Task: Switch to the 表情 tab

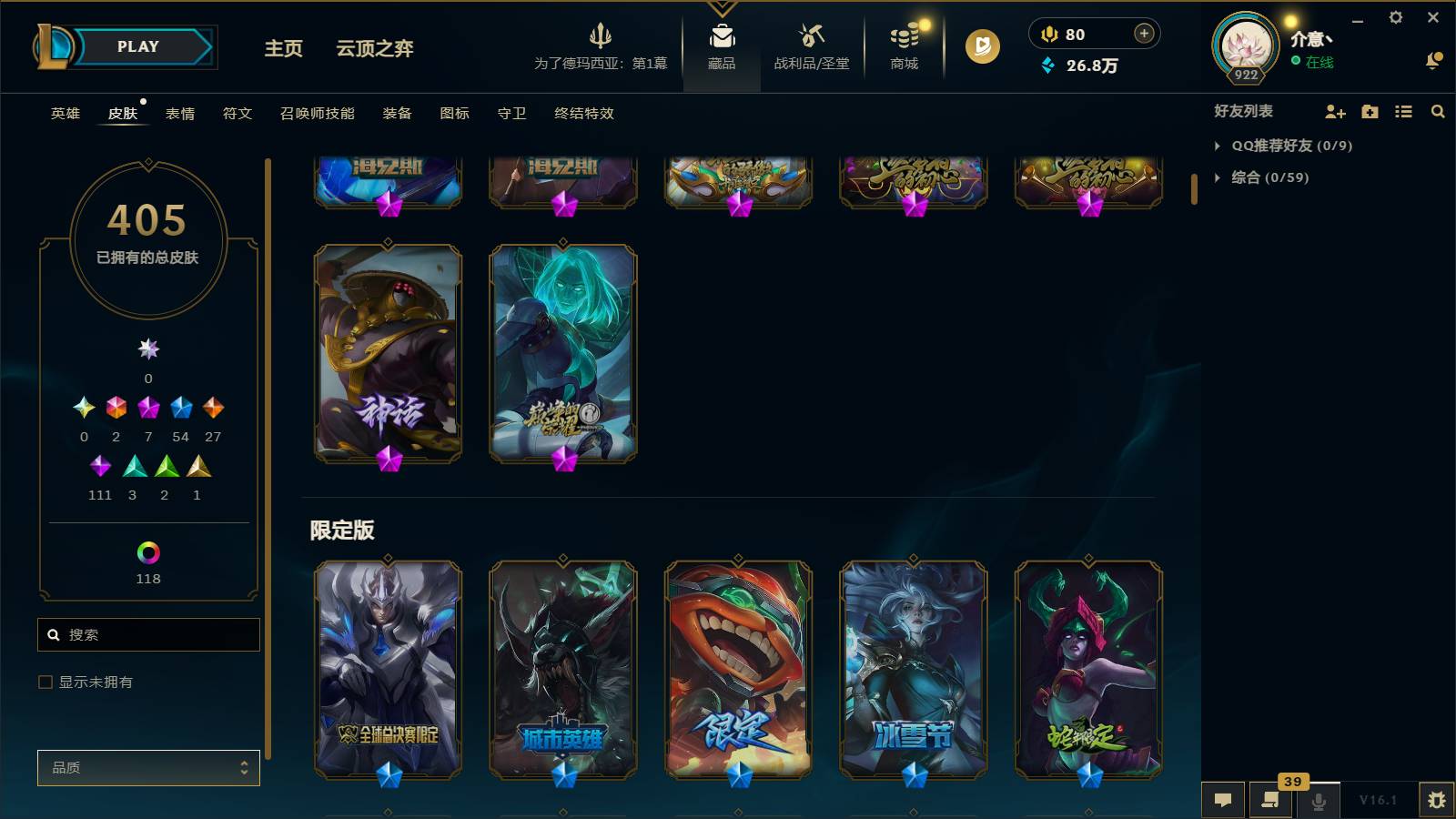Action: coord(182,113)
